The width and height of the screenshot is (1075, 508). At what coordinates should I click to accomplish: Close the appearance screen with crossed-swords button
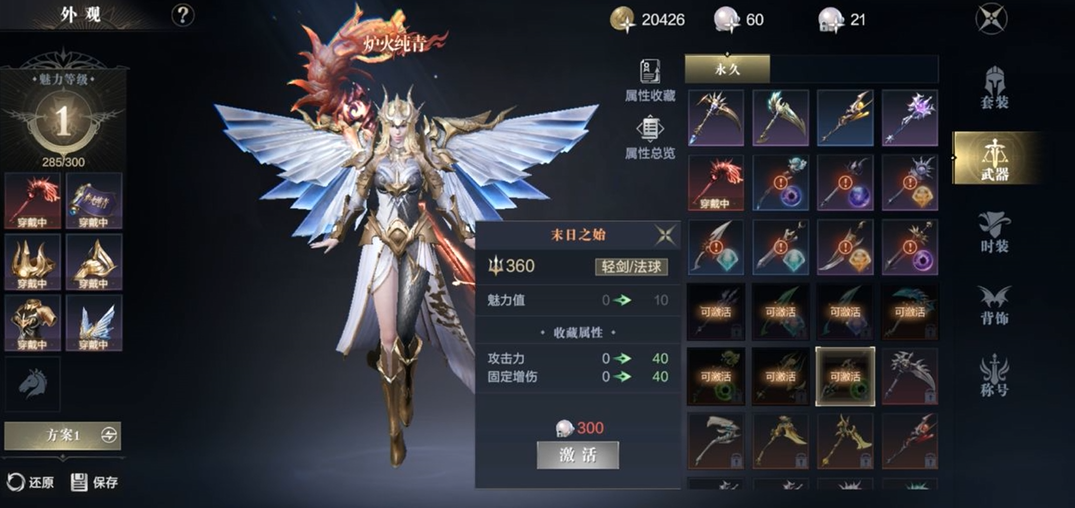tap(990, 19)
